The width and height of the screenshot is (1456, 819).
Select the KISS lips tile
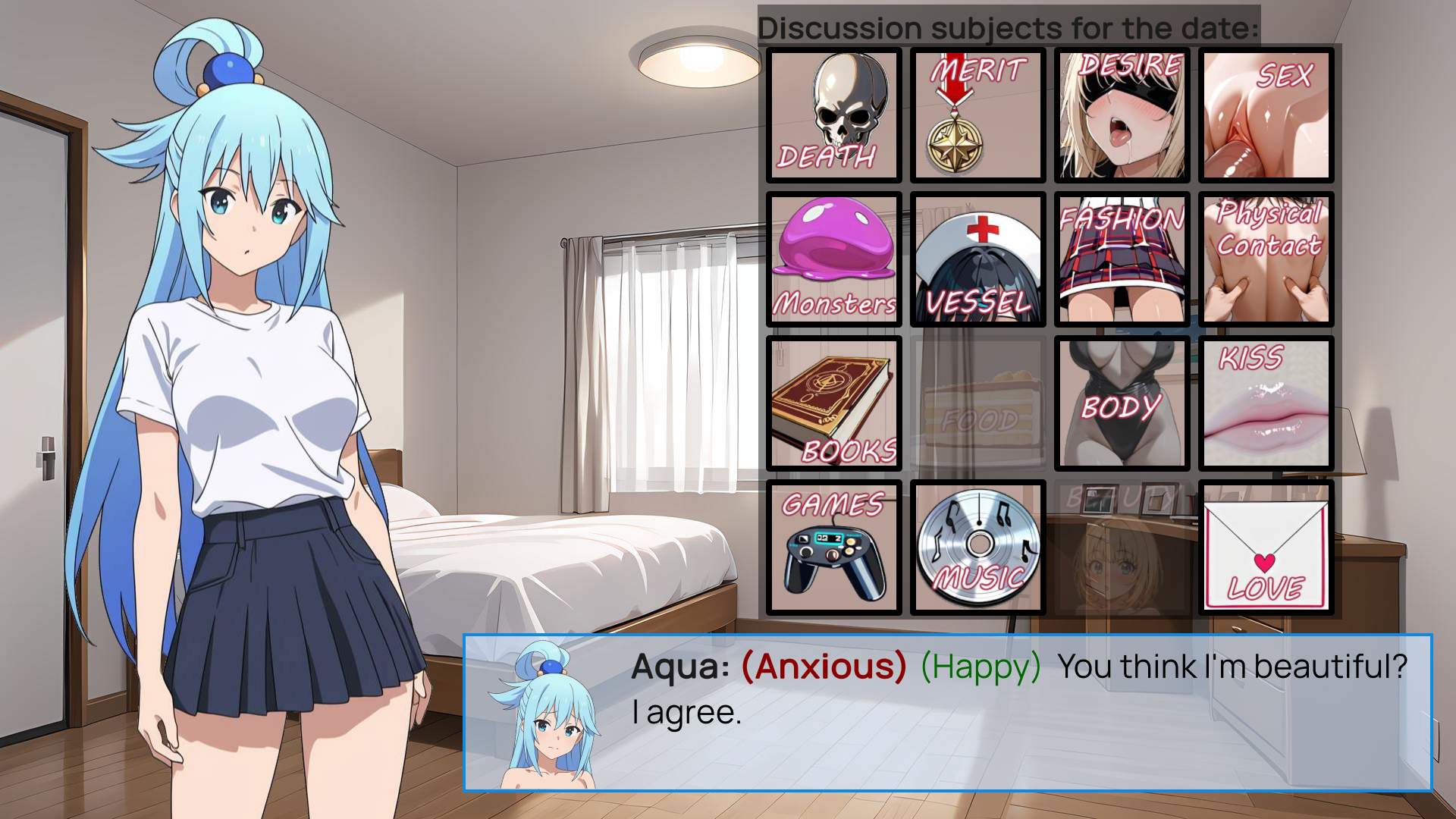(x=1266, y=404)
